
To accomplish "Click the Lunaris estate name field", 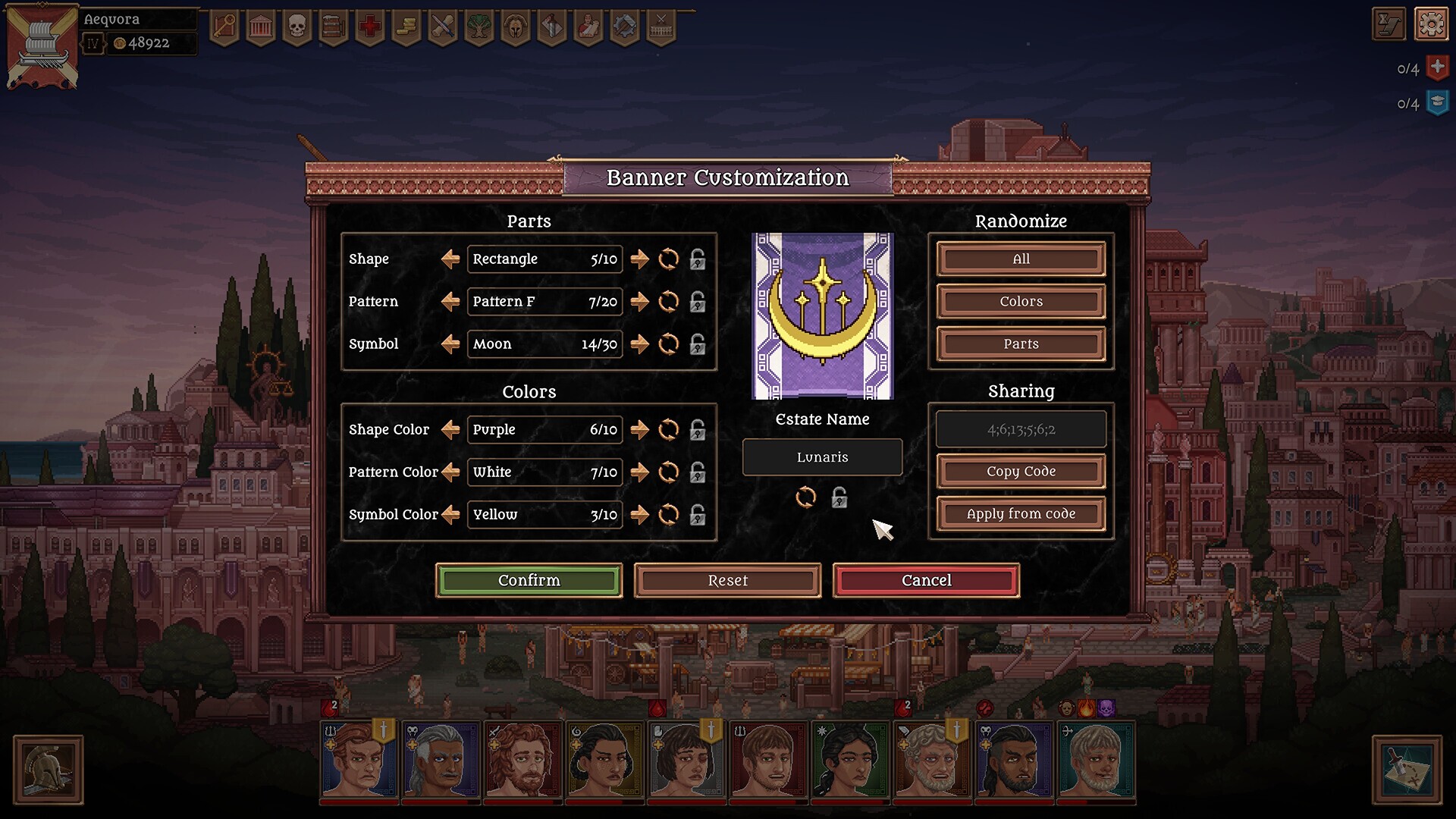I will pyautogui.click(x=822, y=457).
